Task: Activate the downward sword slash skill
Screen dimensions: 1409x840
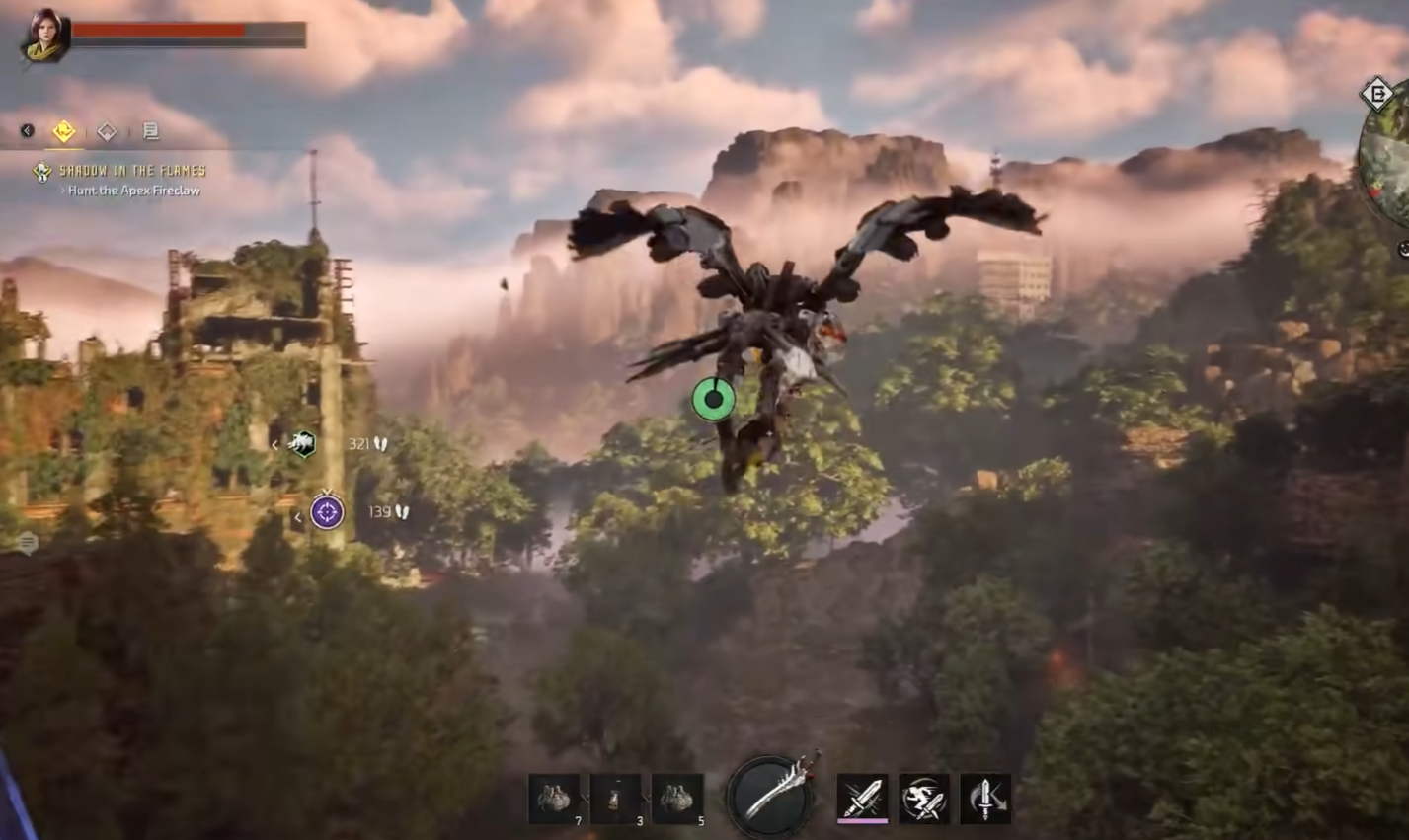Action: tap(984, 798)
